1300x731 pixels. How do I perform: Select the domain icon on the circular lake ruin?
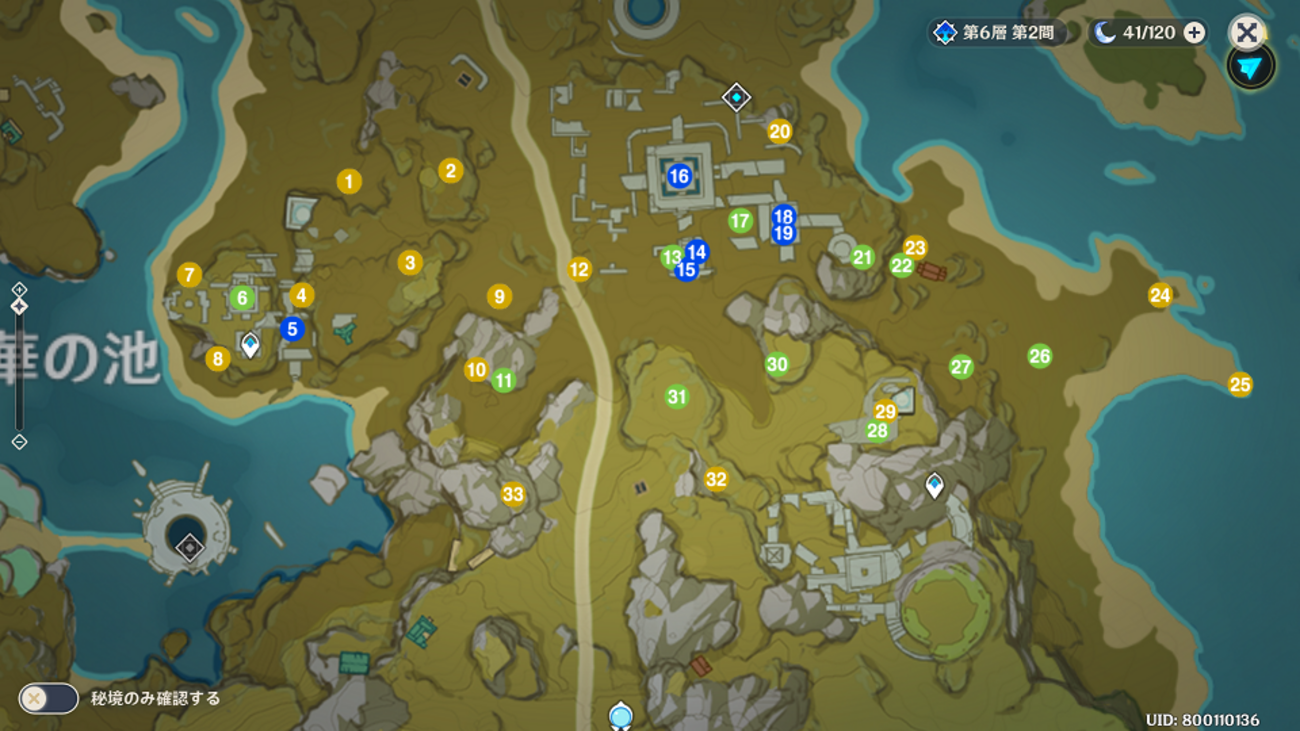(189, 546)
